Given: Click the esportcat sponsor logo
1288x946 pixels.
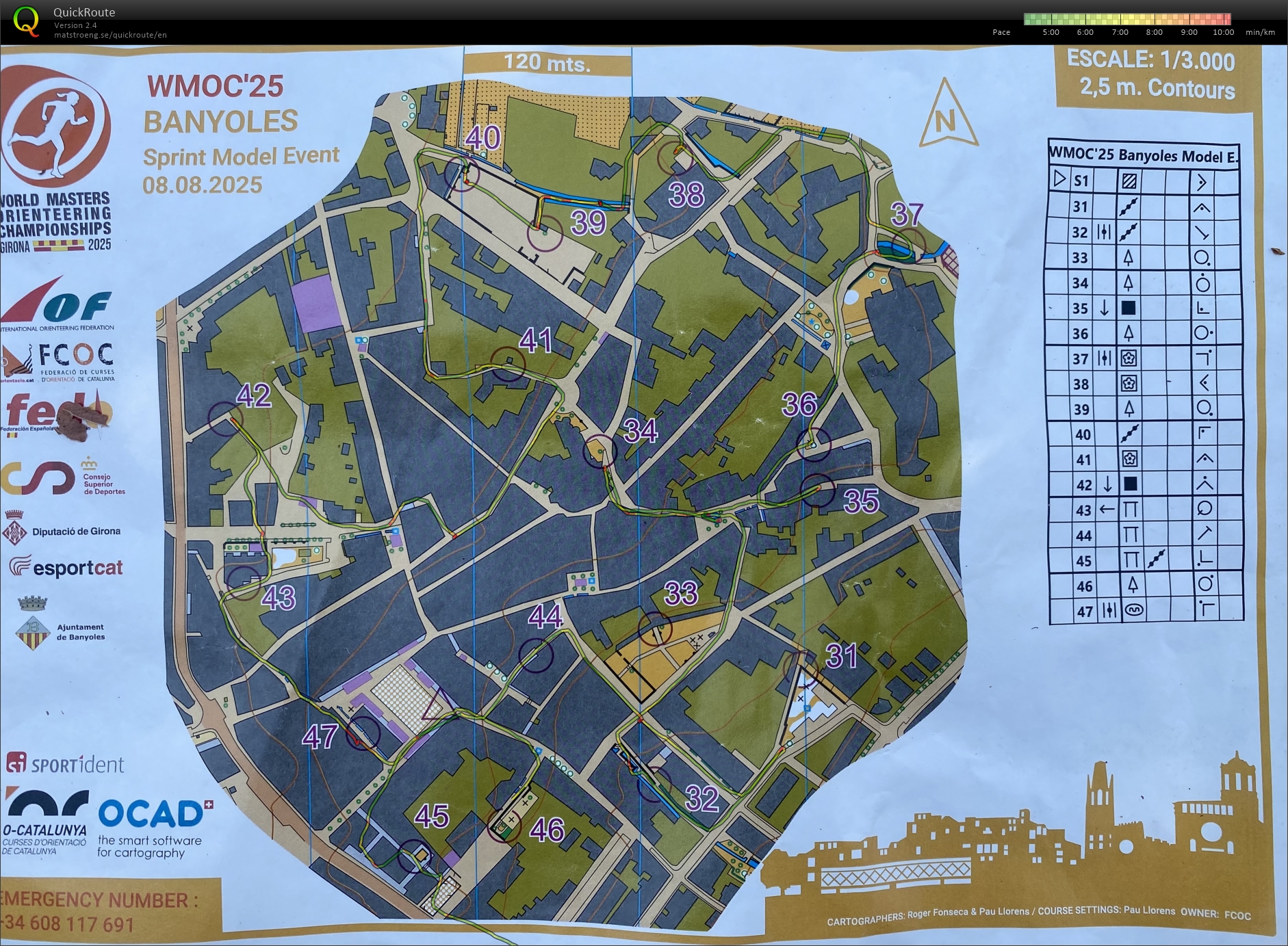Looking at the screenshot, I should click(x=65, y=568).
